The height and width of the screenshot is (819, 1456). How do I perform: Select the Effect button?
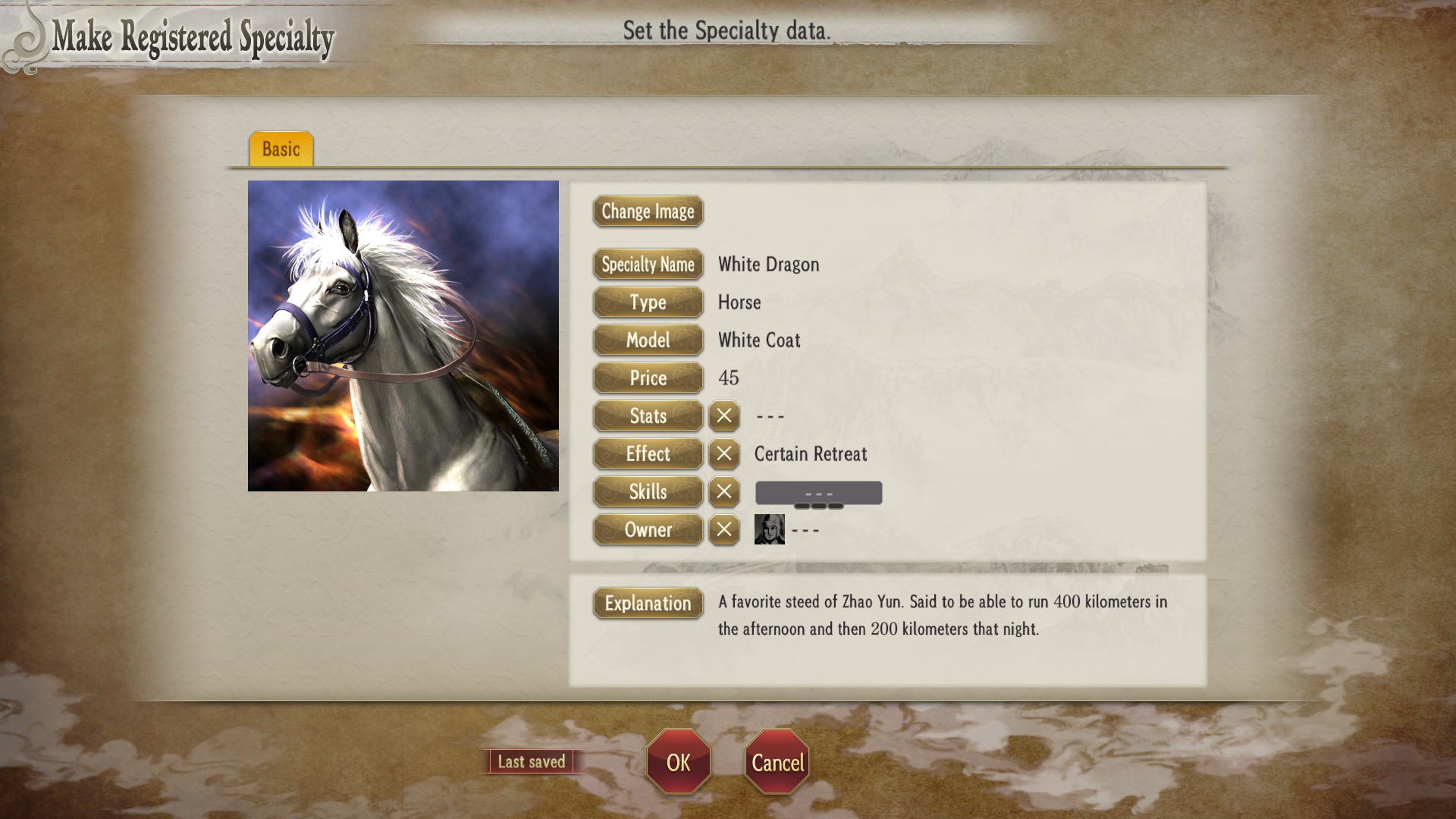[x=648, y=454]
